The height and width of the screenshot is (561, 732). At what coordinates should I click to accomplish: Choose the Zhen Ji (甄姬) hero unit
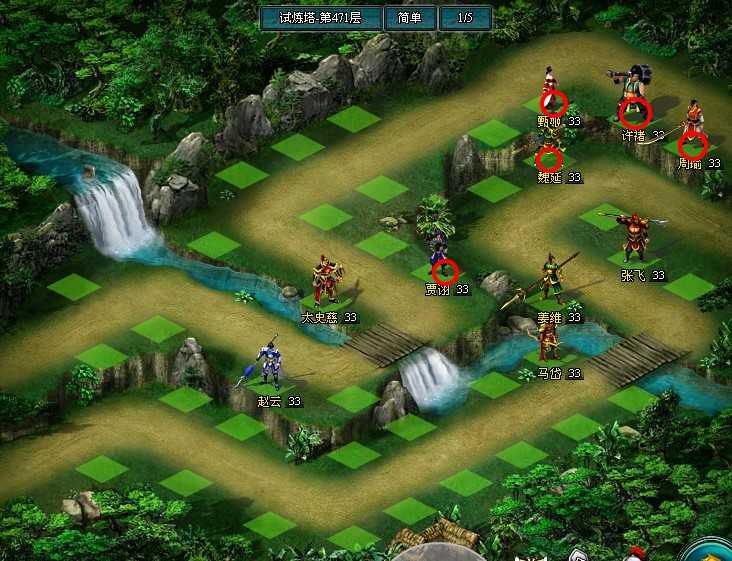coord(551,93)
